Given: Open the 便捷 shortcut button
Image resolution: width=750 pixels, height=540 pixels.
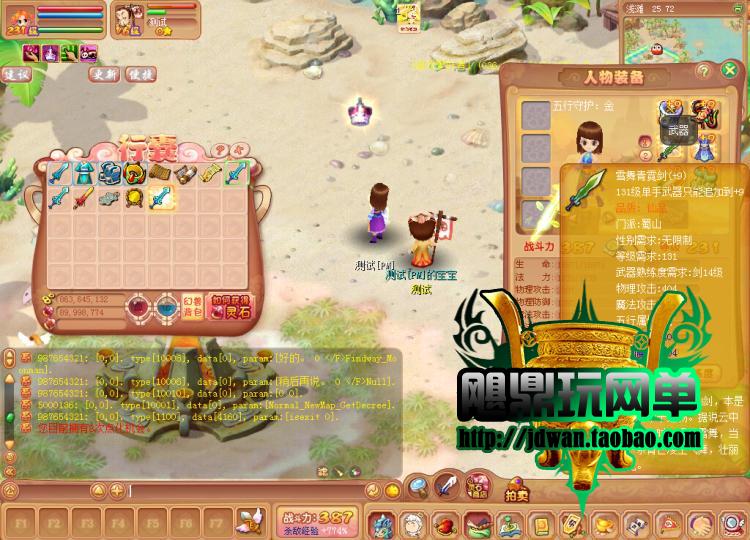Looking at the screenshot, I should point(140,73).
